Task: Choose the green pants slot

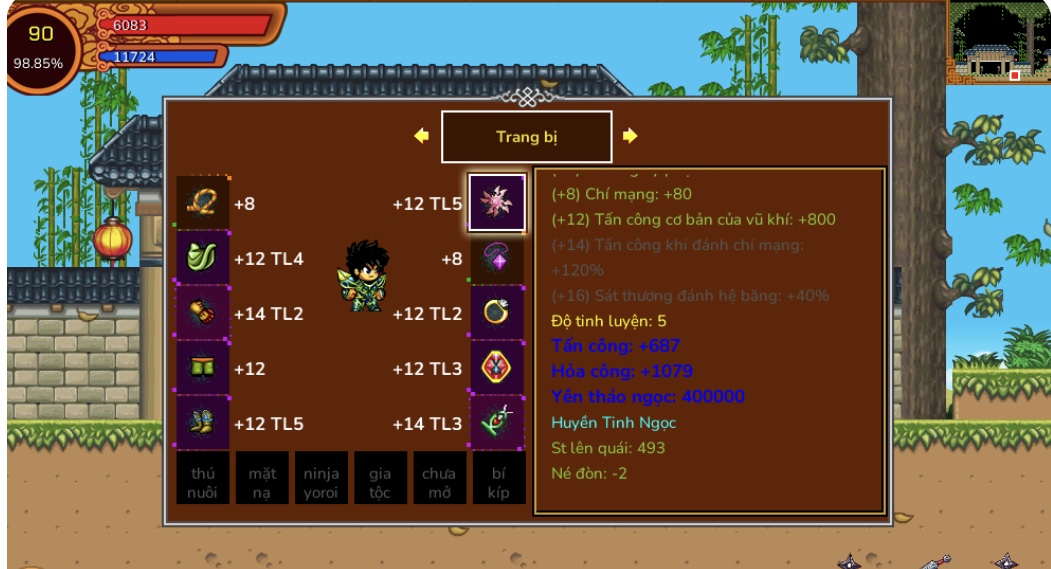Action: coord(203,368)
